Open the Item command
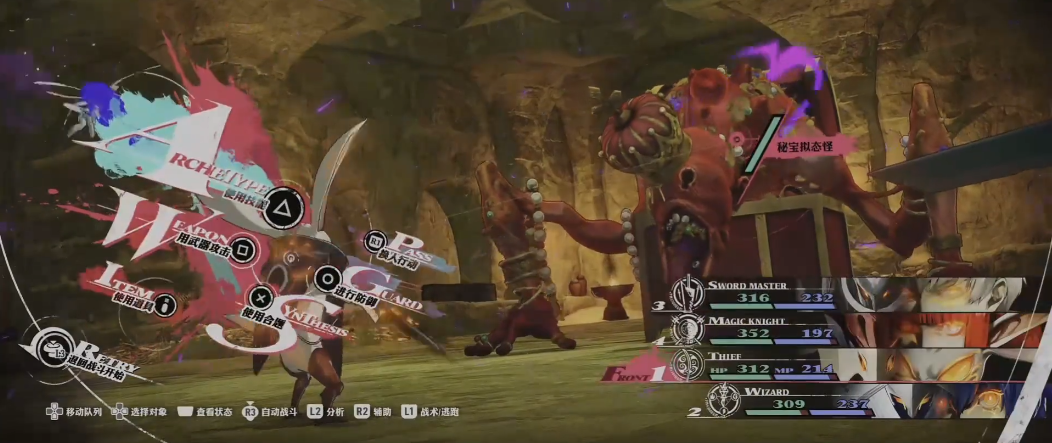Image resolution: width=1052 pixels, height=443 pixels. [x=163, y=303]
